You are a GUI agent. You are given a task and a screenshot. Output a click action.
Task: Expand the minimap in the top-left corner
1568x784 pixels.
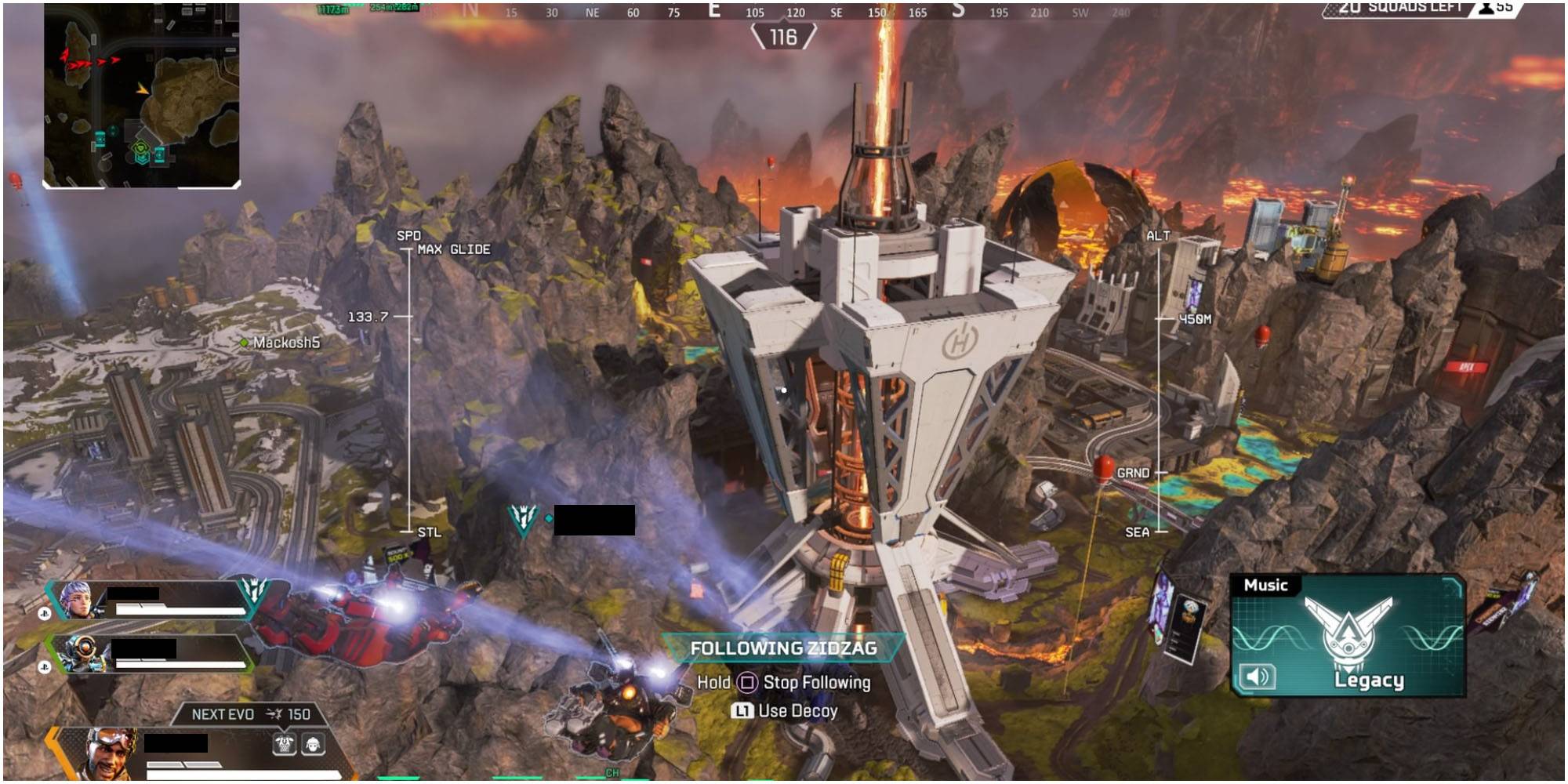click(141, 94)
